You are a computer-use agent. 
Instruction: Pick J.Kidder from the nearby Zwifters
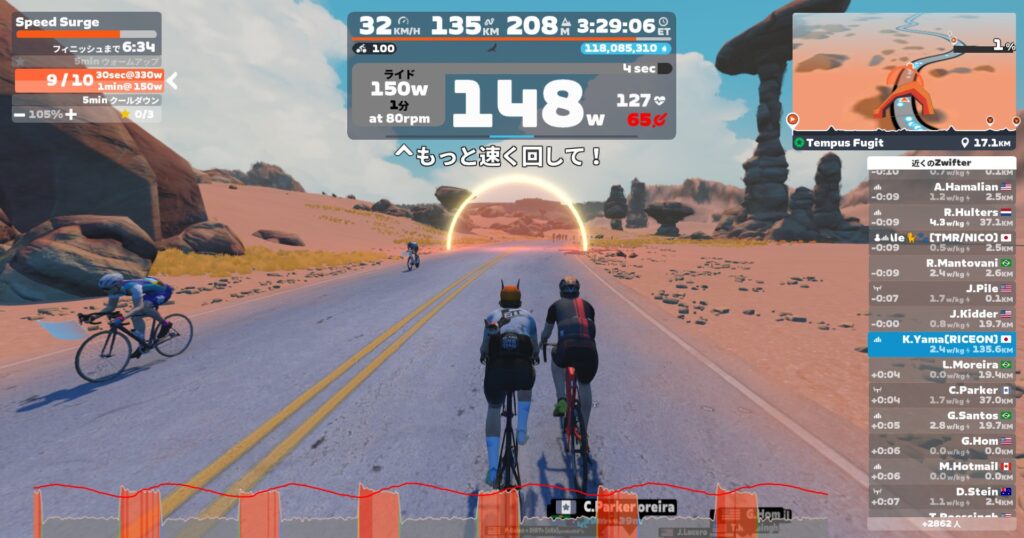click(941, 319)
